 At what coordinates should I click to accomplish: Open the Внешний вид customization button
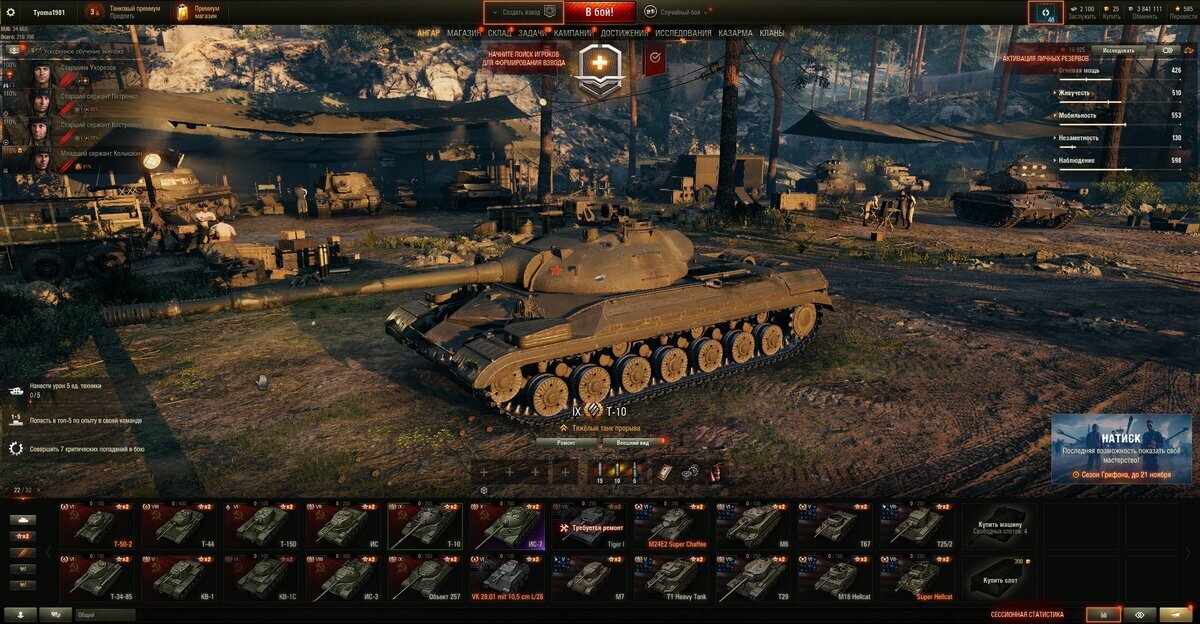(633, 441)
